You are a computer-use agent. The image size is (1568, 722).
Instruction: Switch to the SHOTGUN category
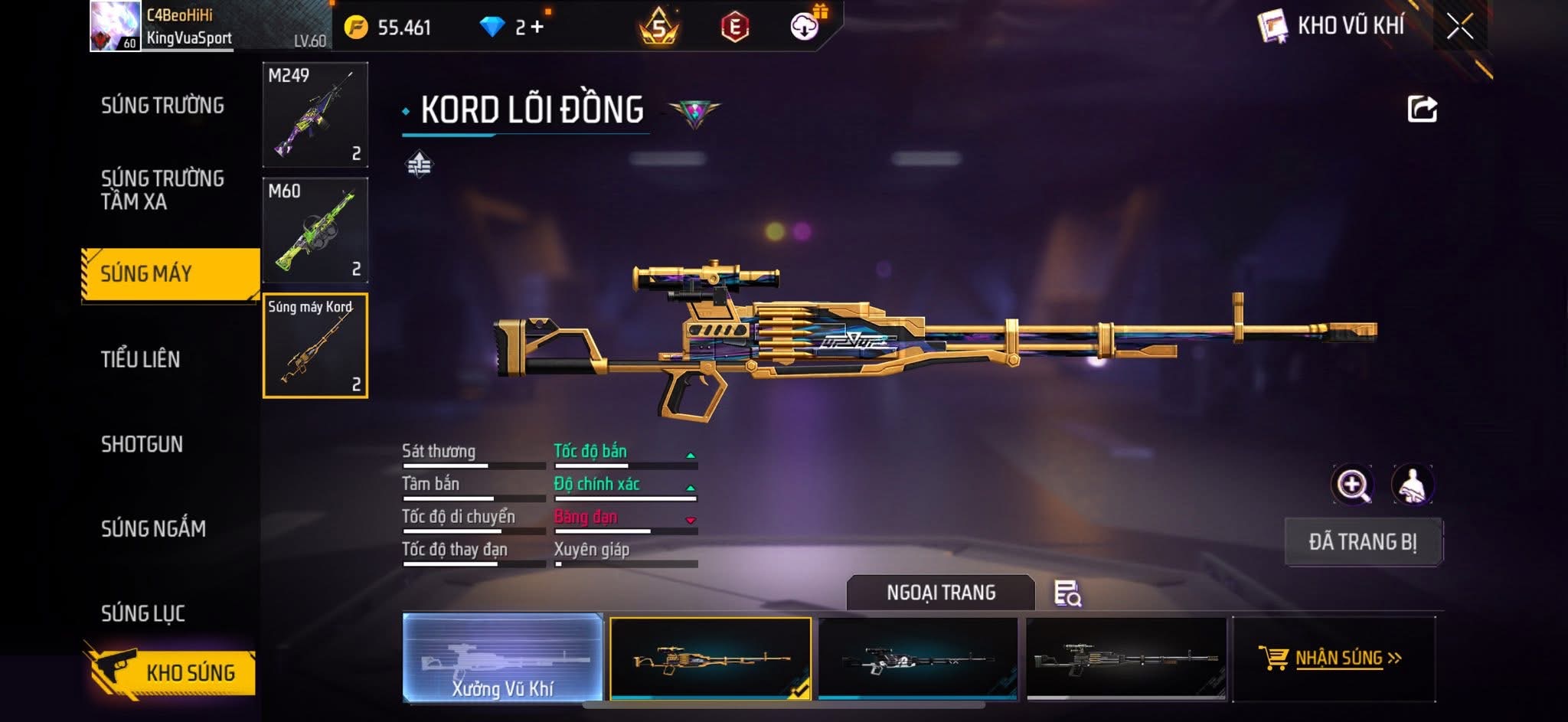(x=142, y=444)
